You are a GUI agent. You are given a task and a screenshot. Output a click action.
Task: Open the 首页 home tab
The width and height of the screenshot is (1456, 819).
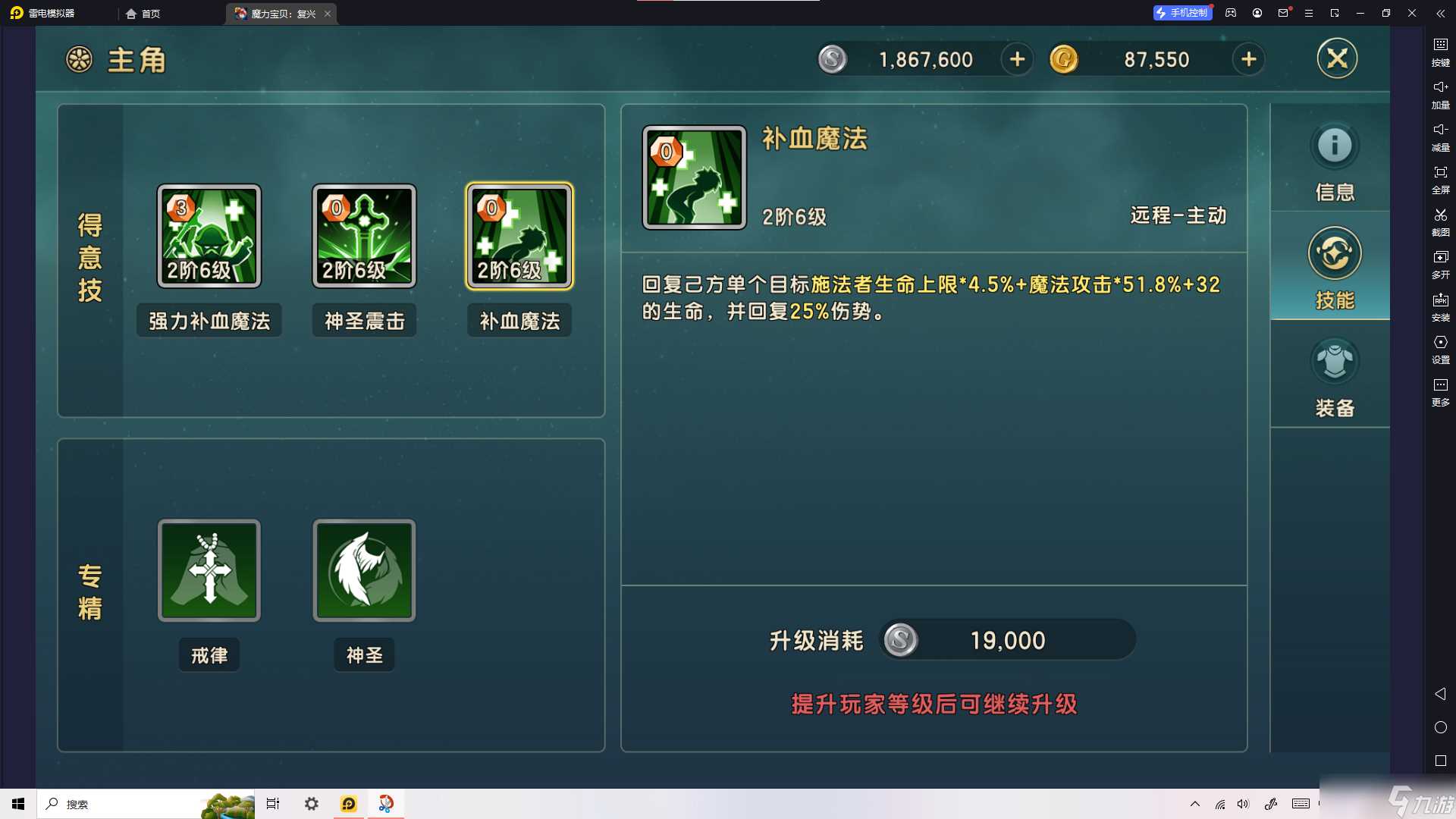(x=144, y=13)
